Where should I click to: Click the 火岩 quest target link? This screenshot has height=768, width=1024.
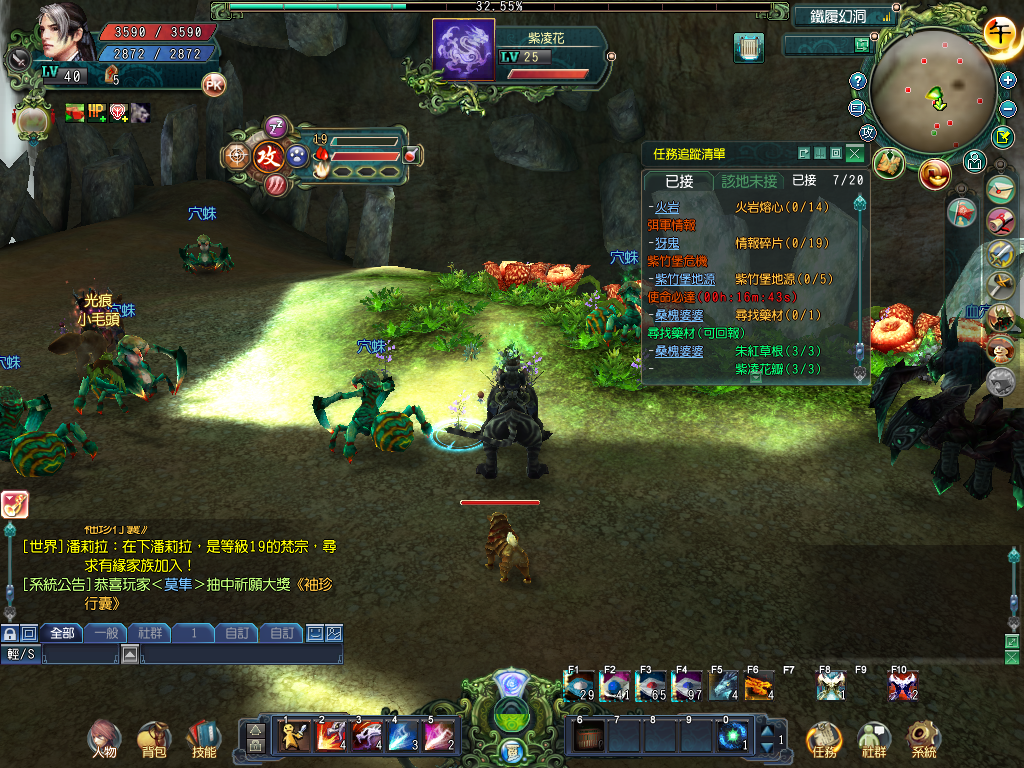(667, 207)
